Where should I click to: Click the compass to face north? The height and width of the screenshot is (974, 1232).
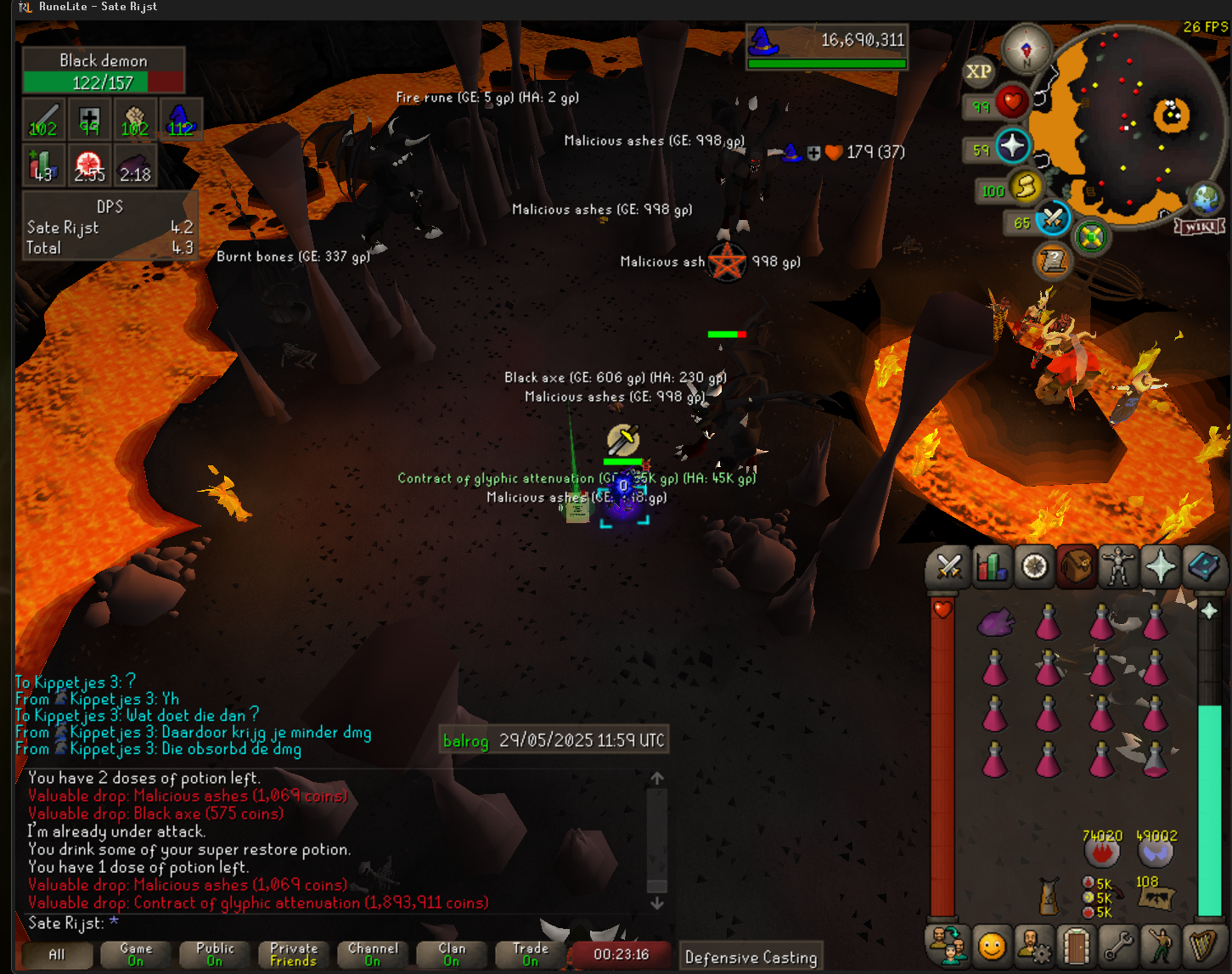(1026, 48)
